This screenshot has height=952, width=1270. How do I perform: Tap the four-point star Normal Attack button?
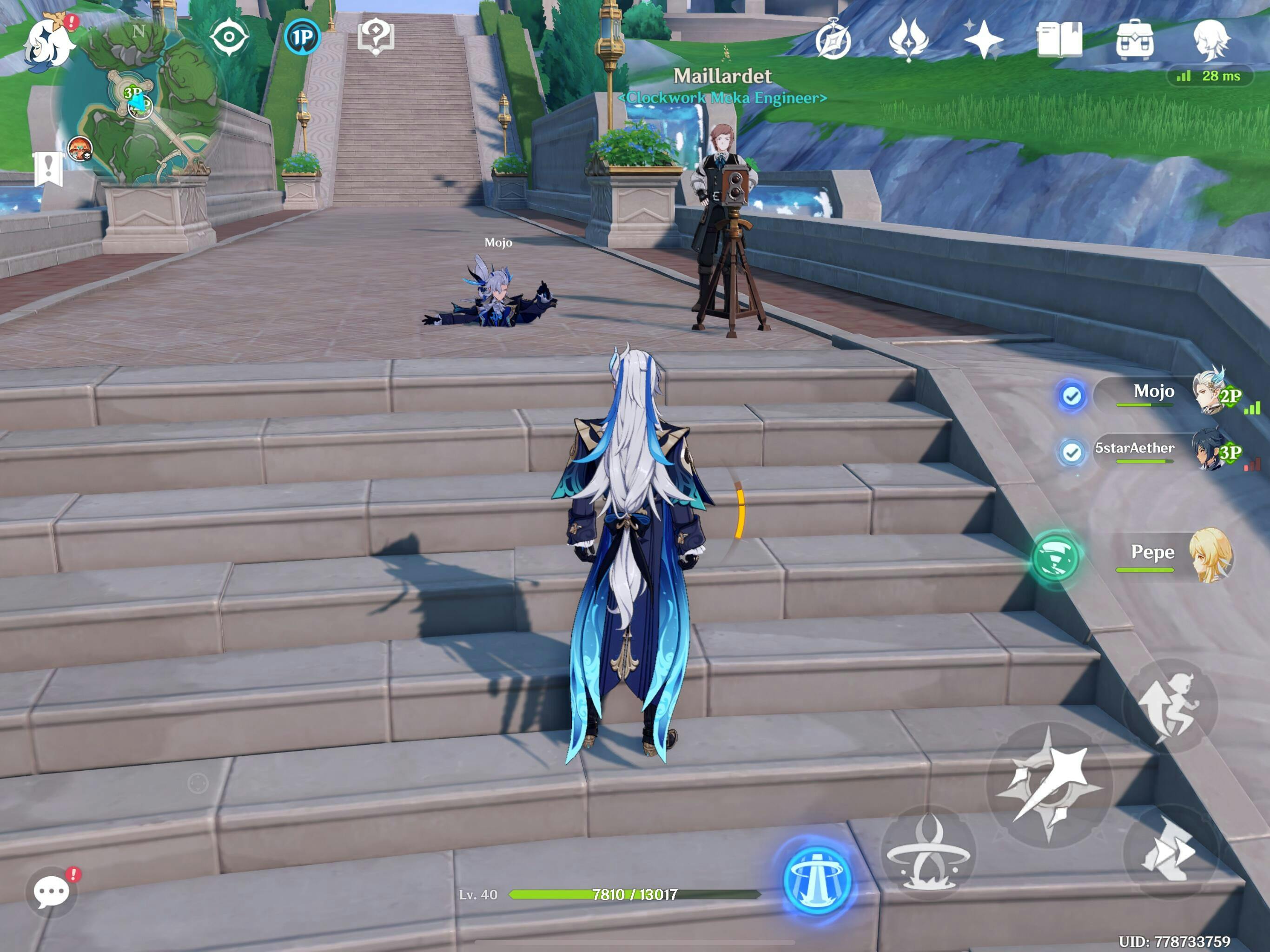(1050, 784)
